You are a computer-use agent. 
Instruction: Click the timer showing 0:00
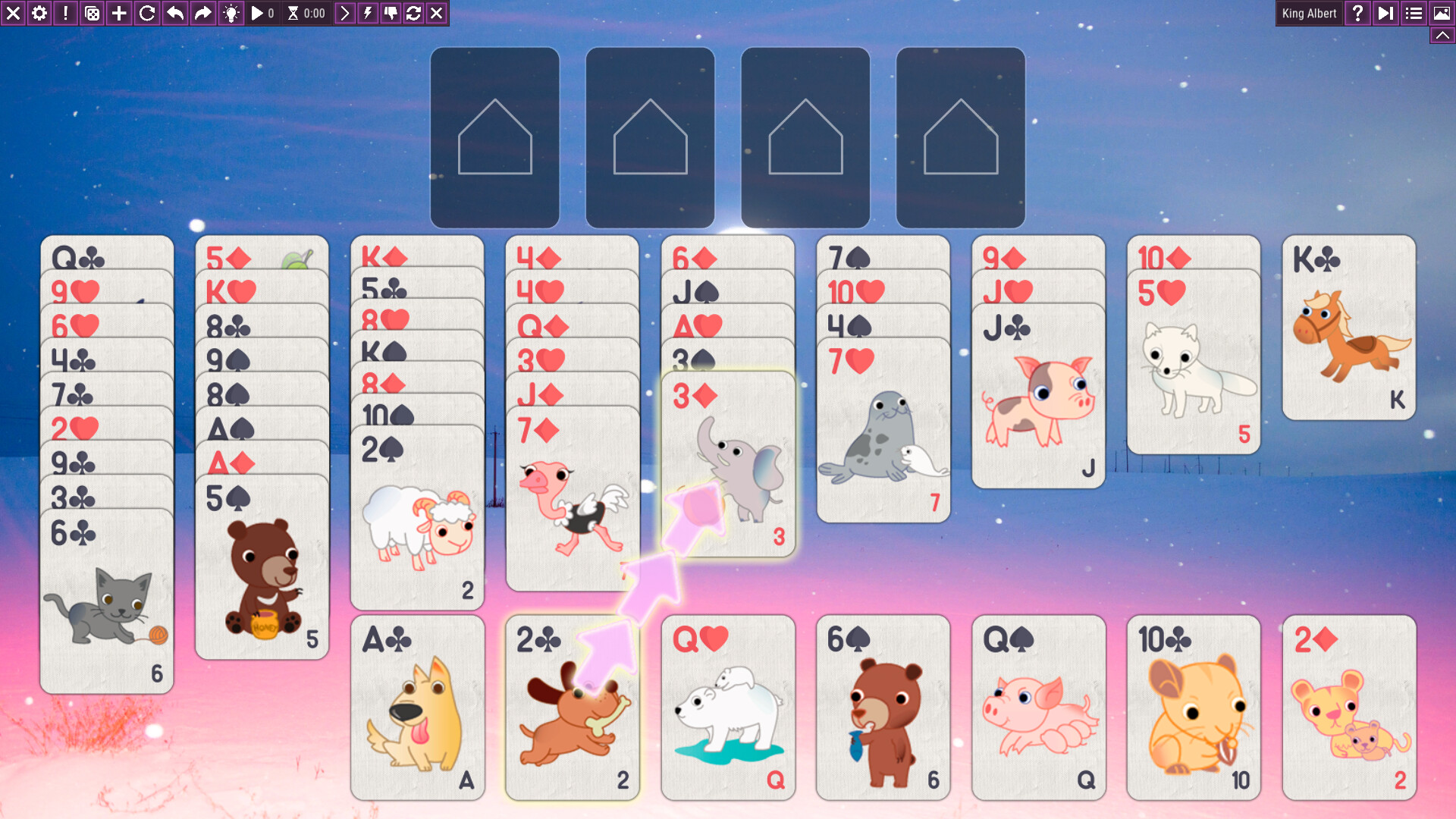pyautogui.click(x=306, y=13)
